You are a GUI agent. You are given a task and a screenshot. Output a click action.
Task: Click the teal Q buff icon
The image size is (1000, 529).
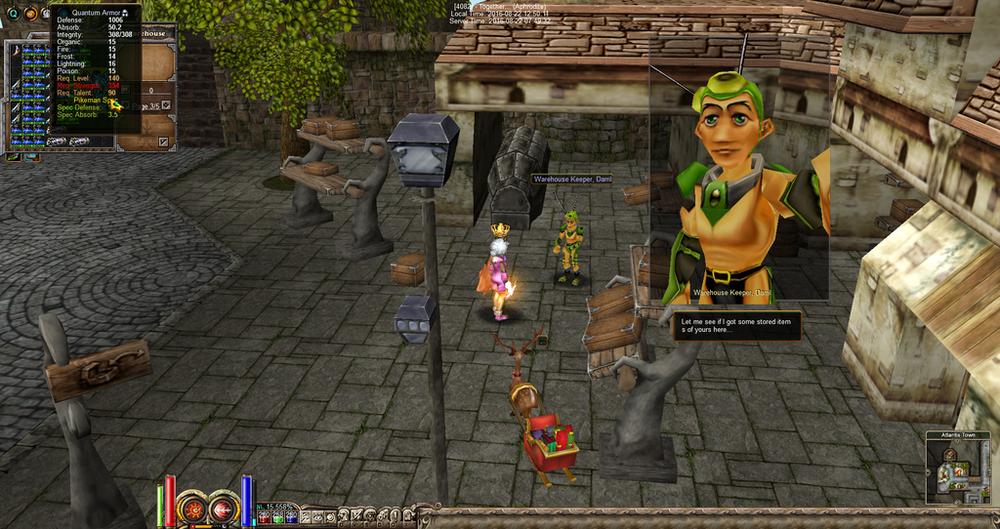(x=10, y=13)
